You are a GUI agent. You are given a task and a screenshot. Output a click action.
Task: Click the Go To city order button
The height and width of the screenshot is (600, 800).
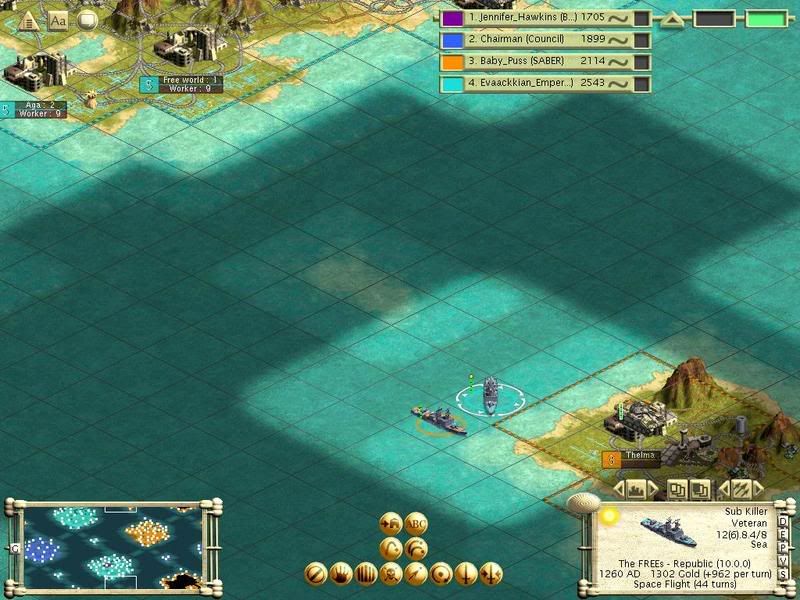pos(391,523)
